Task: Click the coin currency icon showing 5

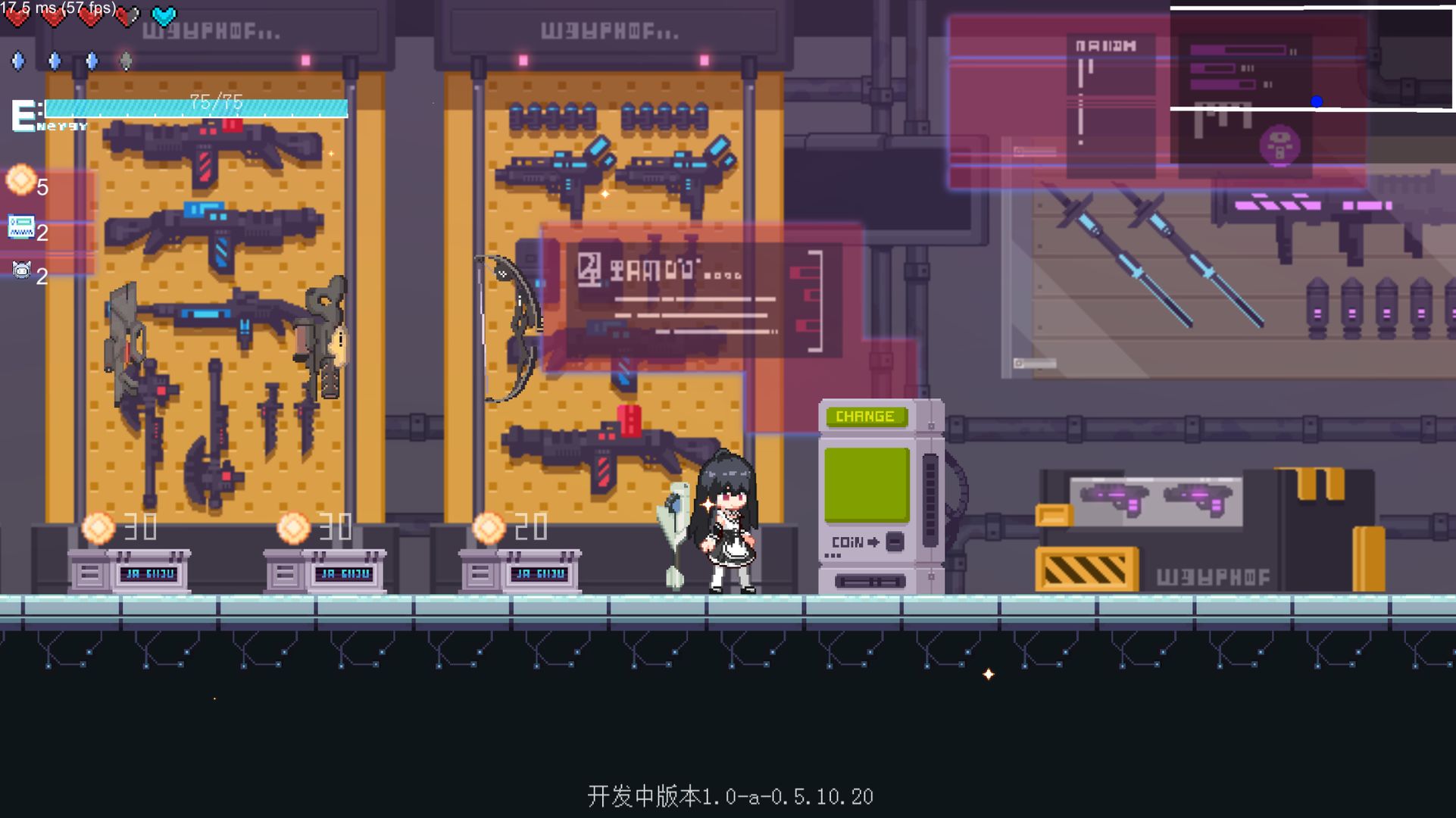Action: tap(21, 178)
